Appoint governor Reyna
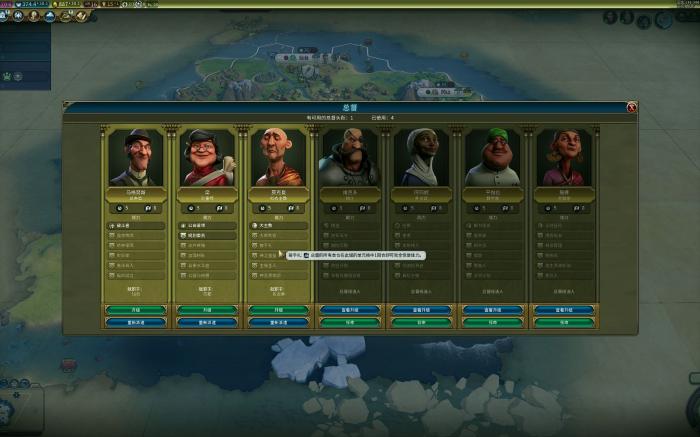 coord(565,322)
